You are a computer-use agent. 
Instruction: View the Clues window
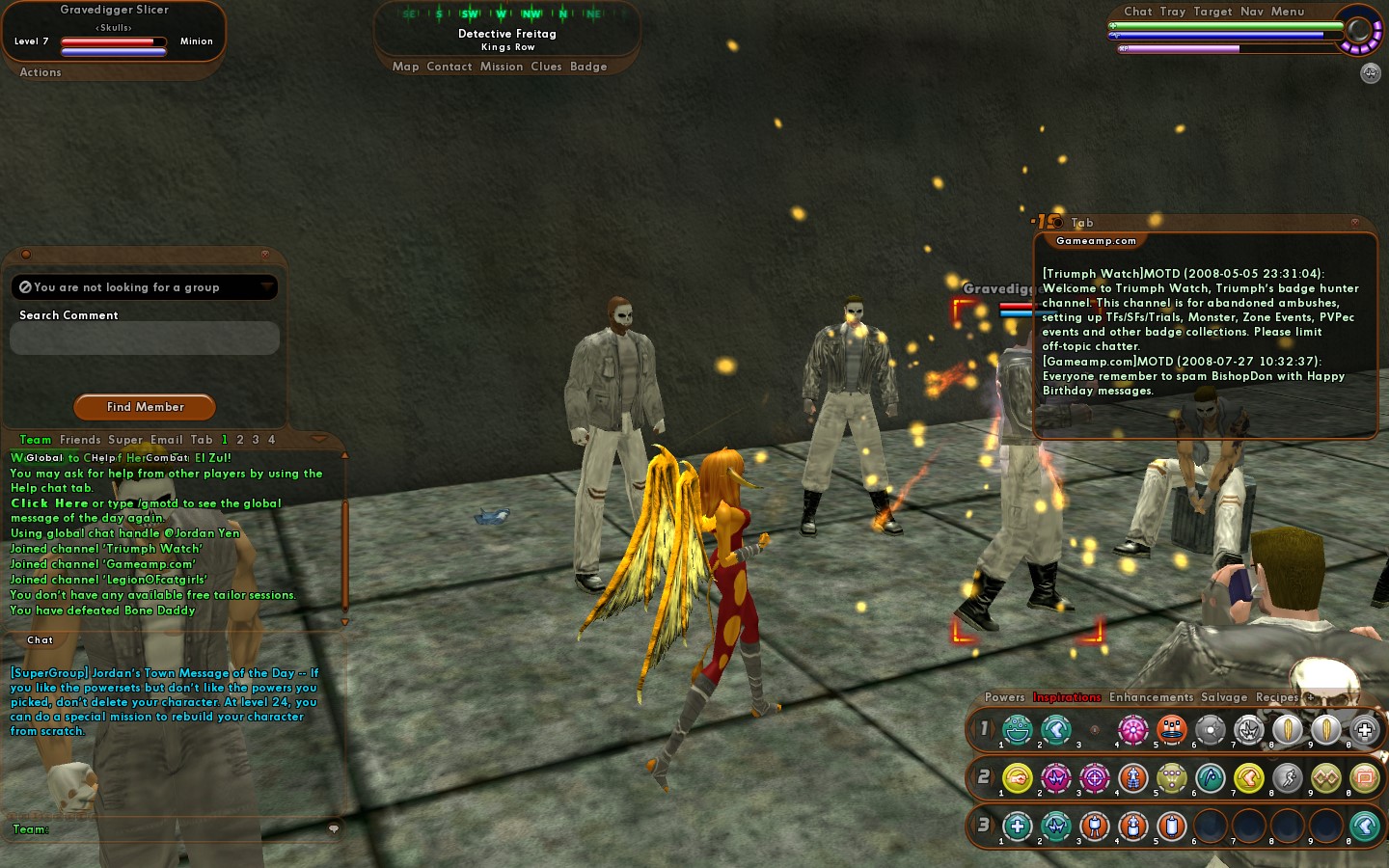pyautogui.click(x=546, y=67)
